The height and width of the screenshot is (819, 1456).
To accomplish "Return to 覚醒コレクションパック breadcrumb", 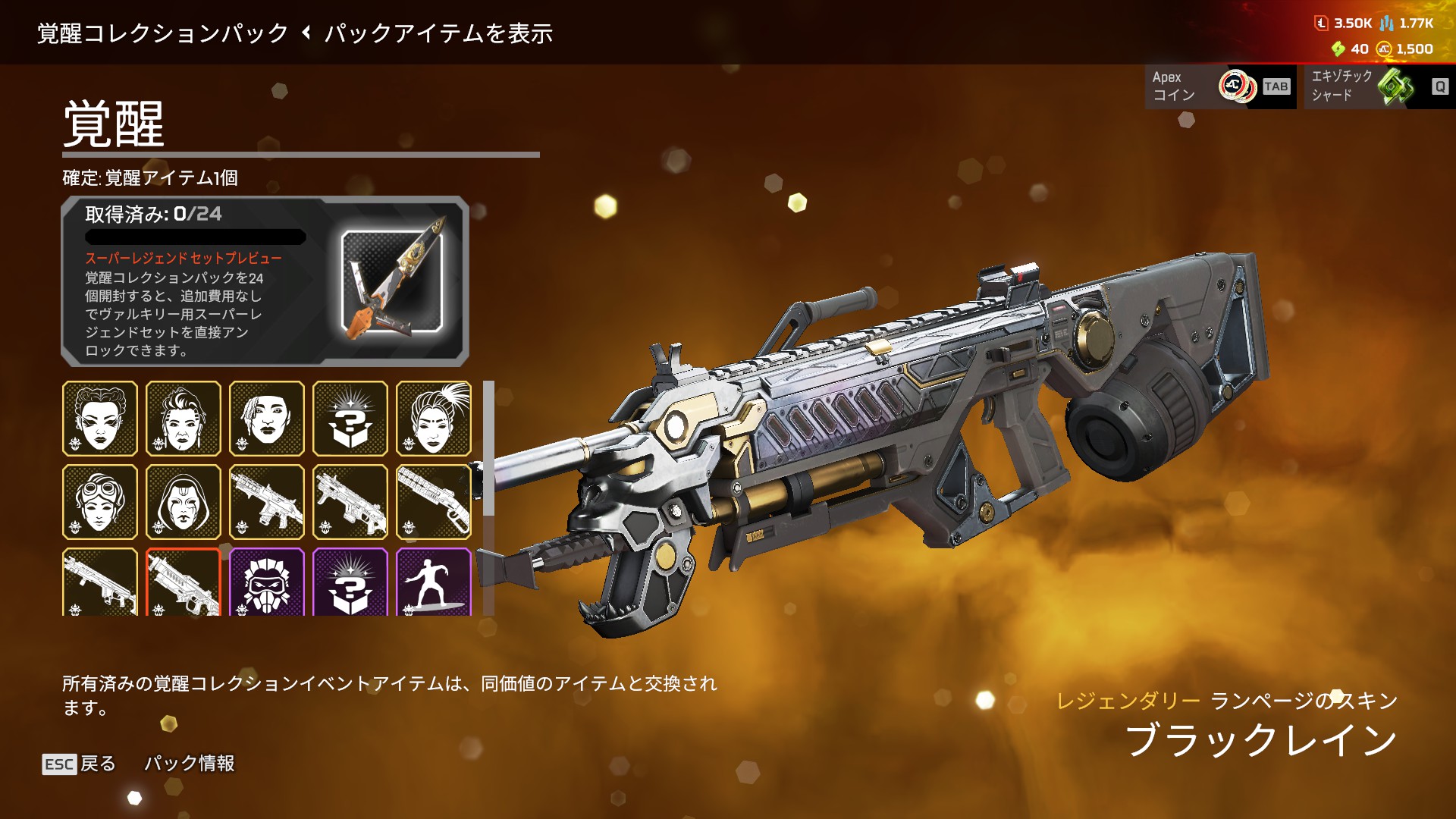I will pyautogui.click(x=163, y=33).
